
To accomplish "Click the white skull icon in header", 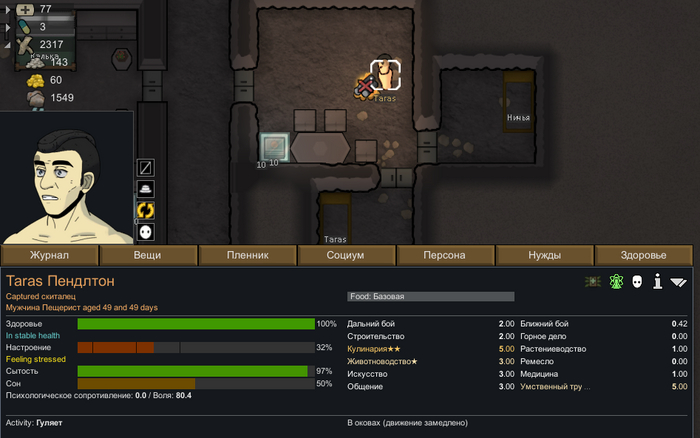I will pos(636,282).
